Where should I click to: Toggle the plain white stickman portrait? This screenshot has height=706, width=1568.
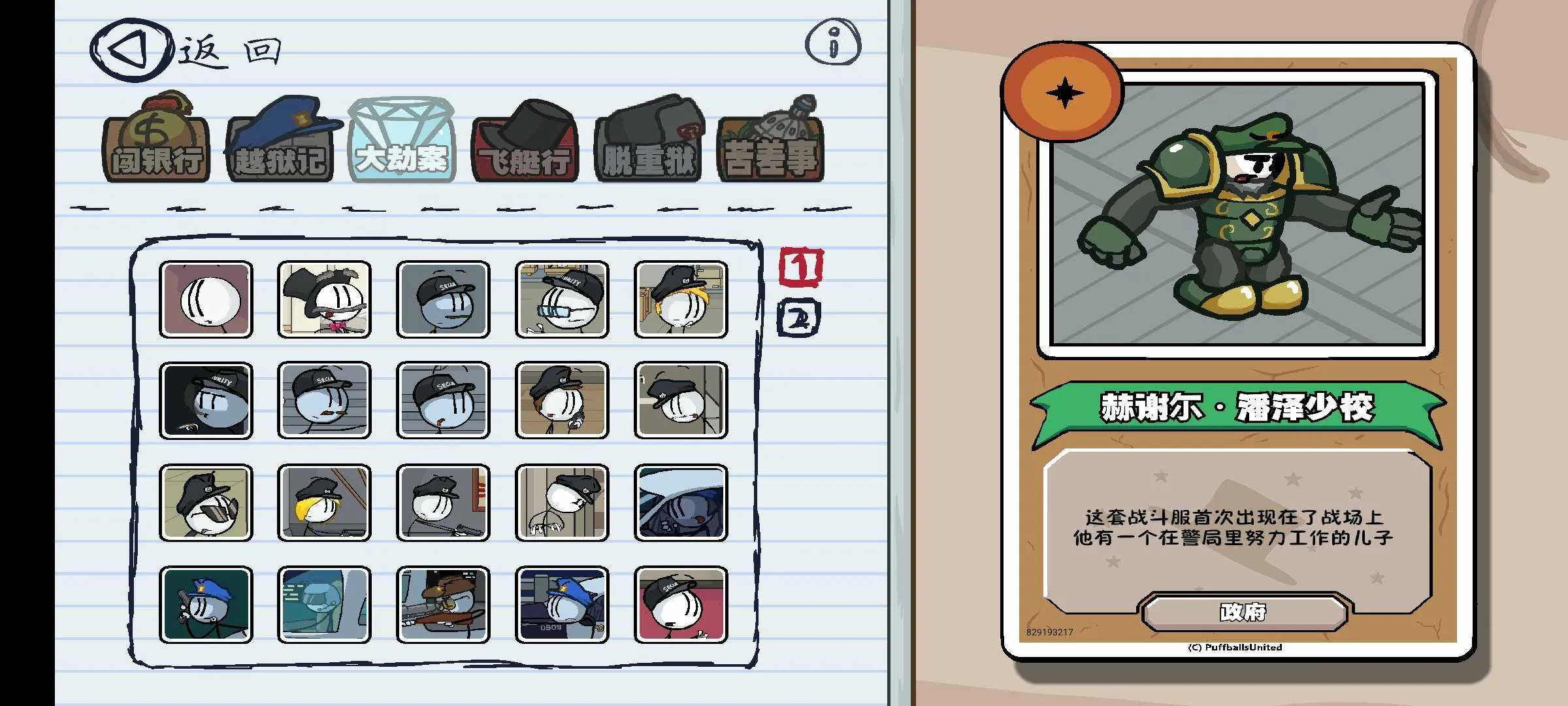[205, 301]
